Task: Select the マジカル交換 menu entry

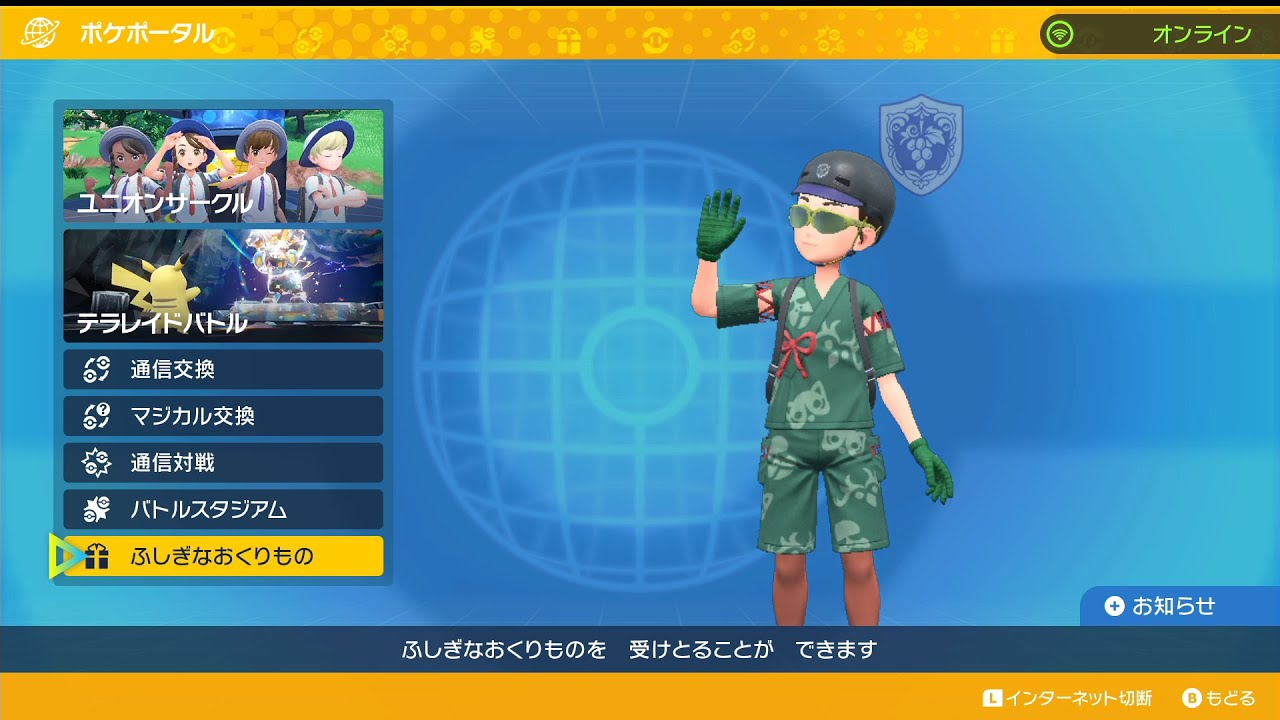Action: [x=220, y=416]
